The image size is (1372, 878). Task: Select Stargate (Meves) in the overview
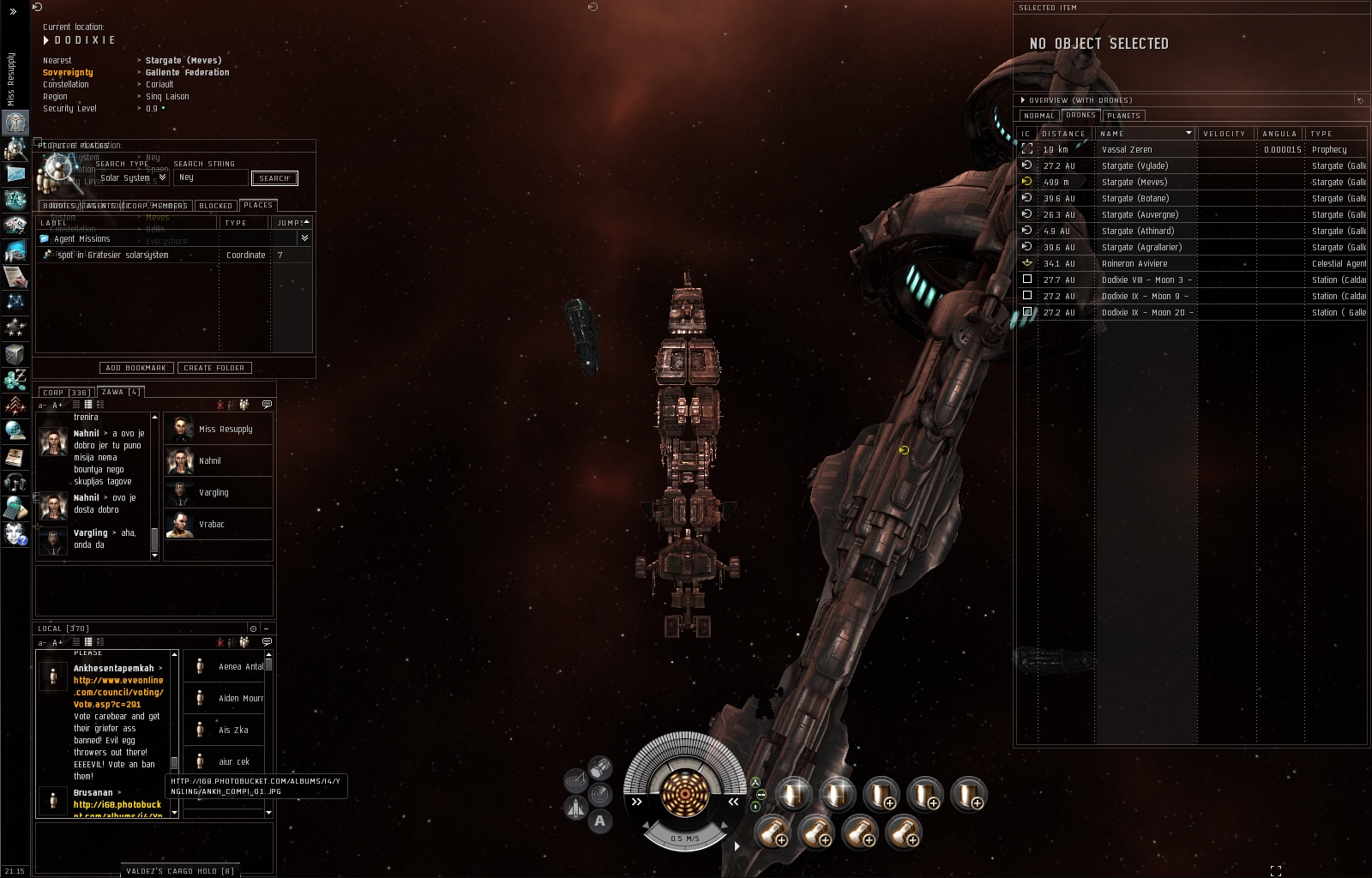(x=1134, y=183)
